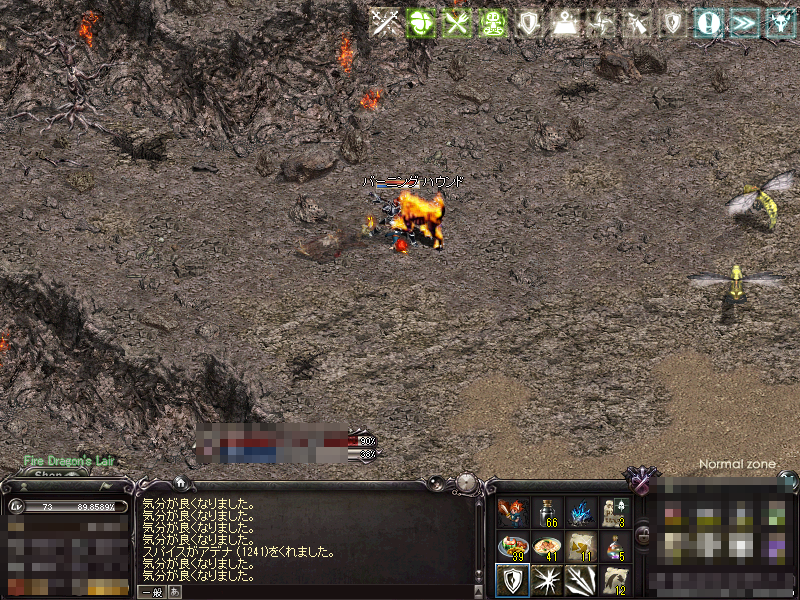Activate the blue crystal hotbar item
Image resolution: width=800 pixels, height=600 pixels.
pyautogui.click(x=580, y=513)
